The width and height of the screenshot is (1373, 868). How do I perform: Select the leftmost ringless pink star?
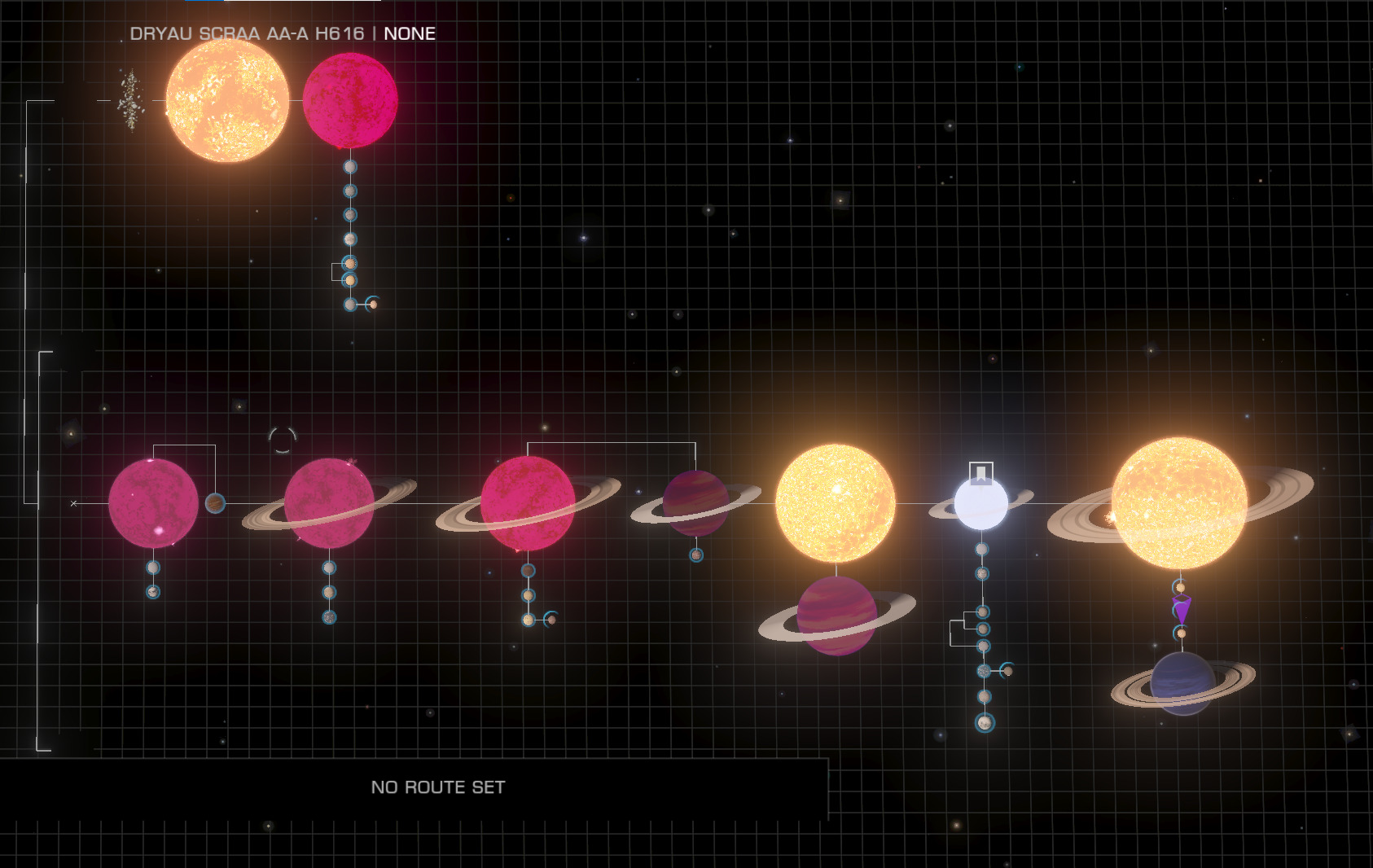tap(153, 503)
